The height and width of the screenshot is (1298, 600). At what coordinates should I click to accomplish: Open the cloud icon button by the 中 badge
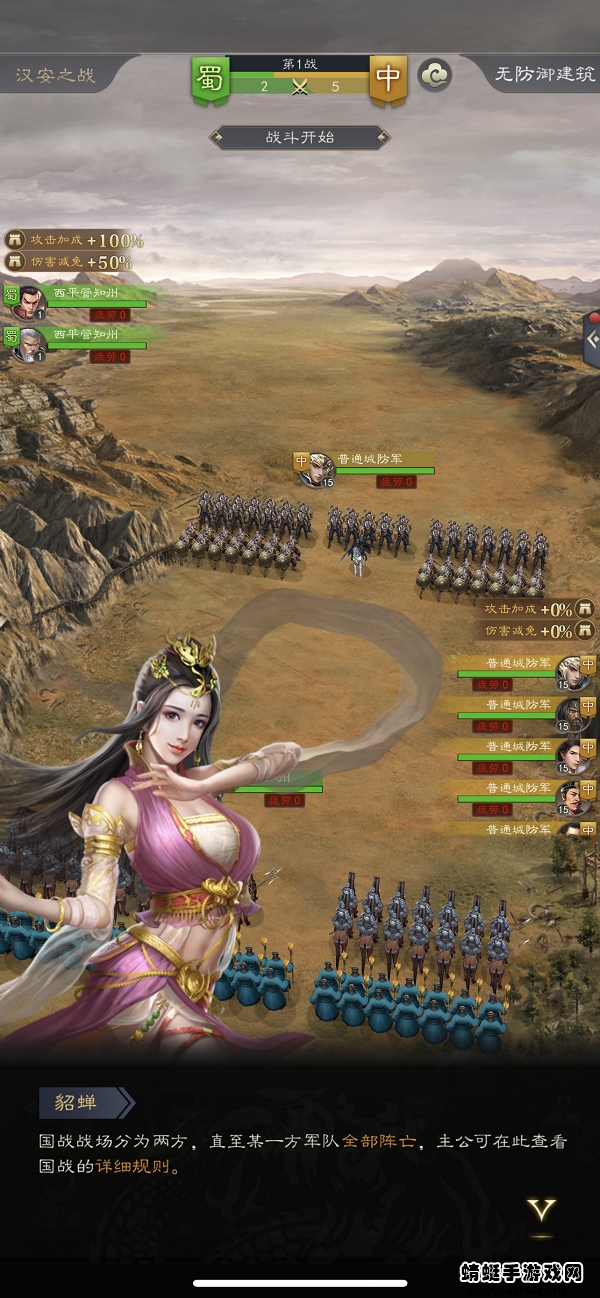tap(434, 75)
